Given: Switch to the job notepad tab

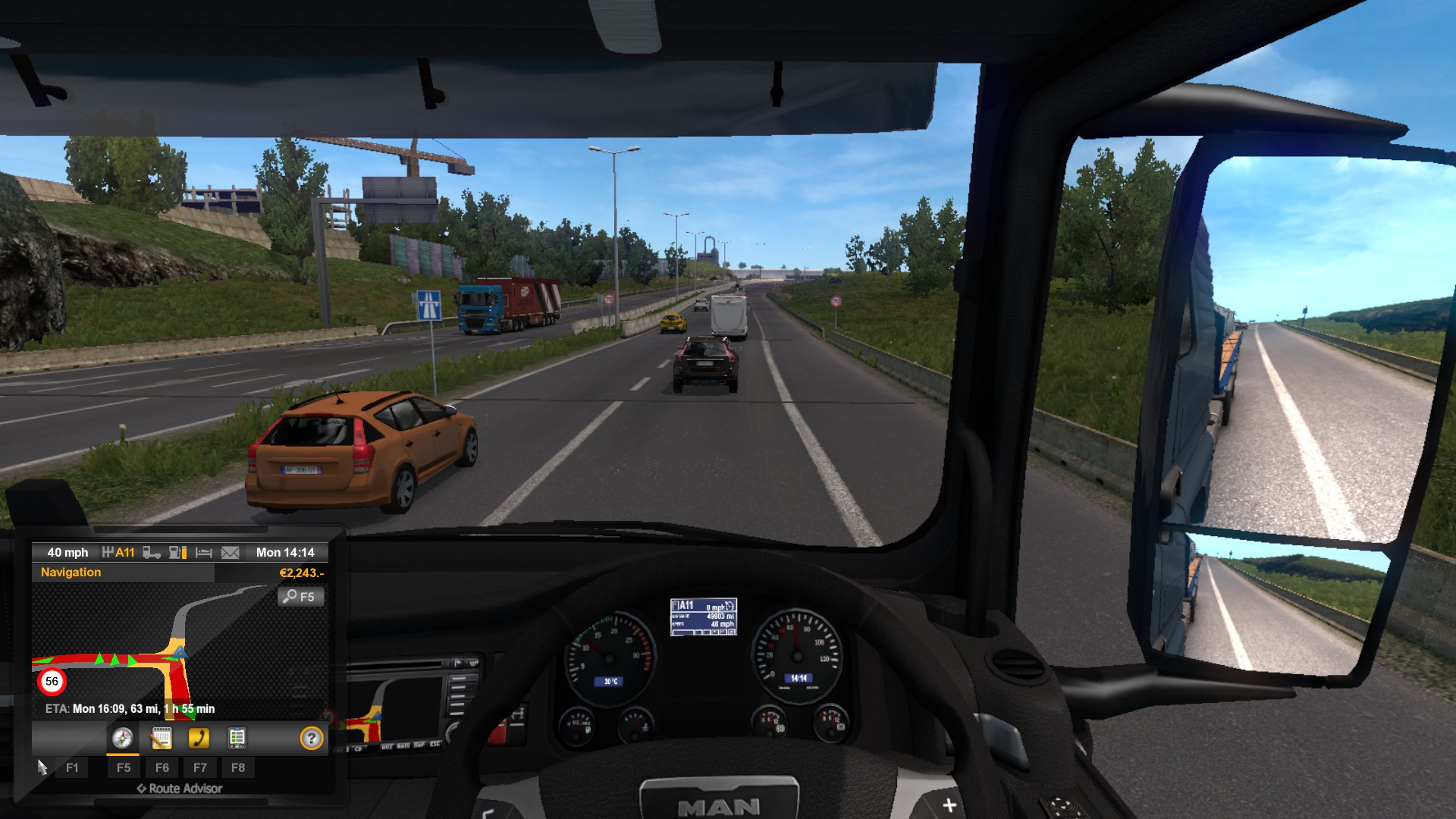Looking at the screenshot, I should [x=161, y=738].
